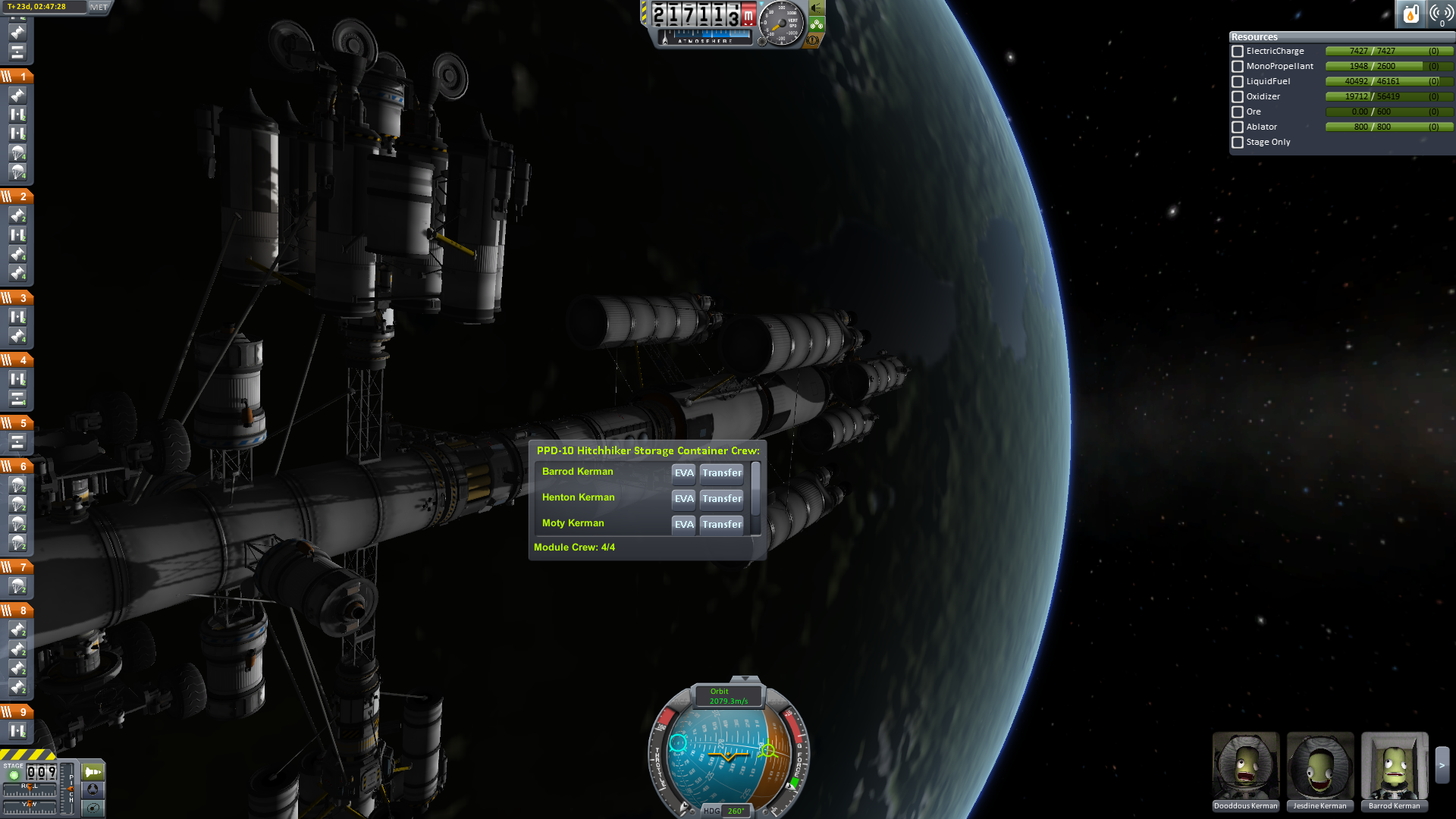Transfer Henton Kerman to another module
Screen dimensions: 1456x819
click(721, 499)
